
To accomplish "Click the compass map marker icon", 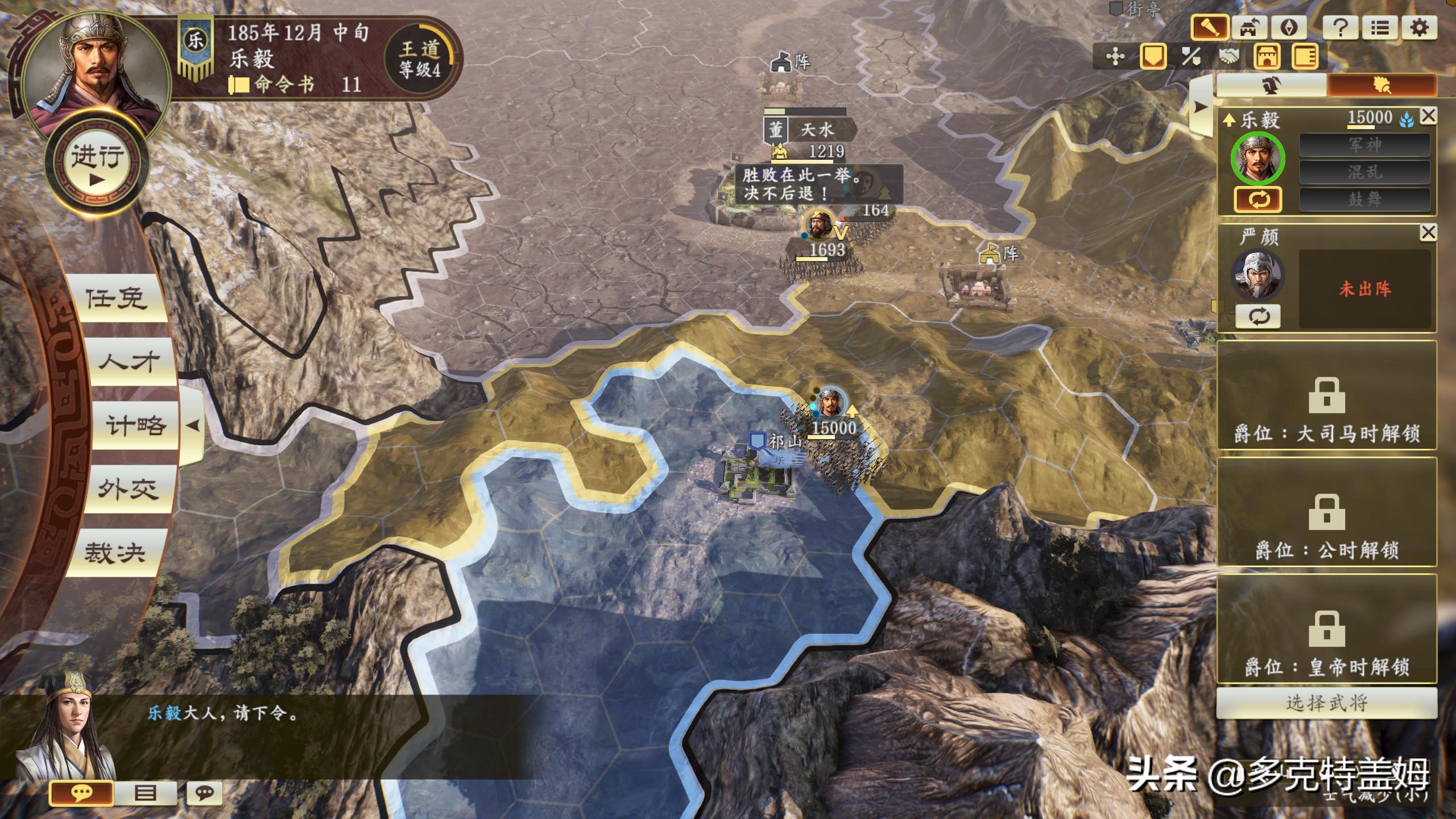I will tap(1289, 27).
